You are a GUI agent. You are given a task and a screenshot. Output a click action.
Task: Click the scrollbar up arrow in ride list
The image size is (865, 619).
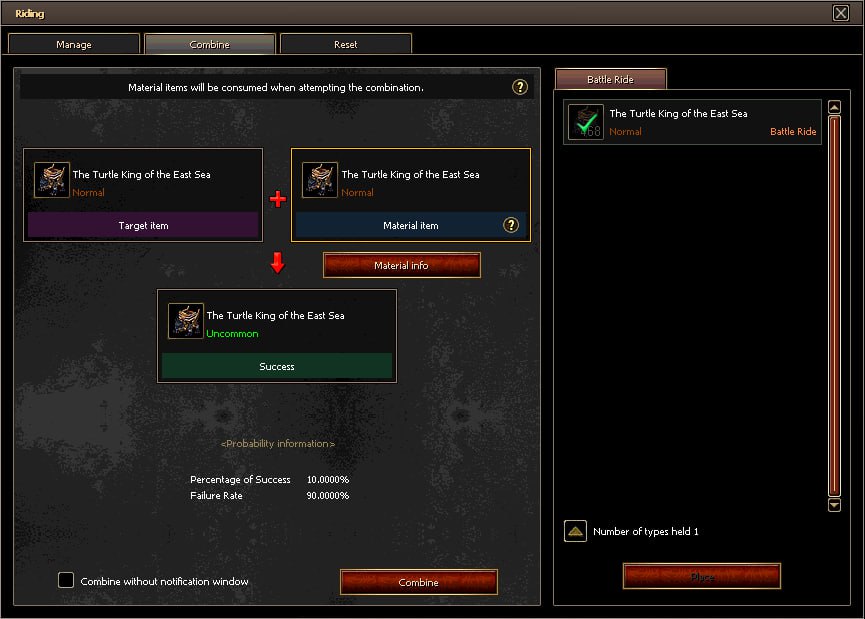point(835,107)
